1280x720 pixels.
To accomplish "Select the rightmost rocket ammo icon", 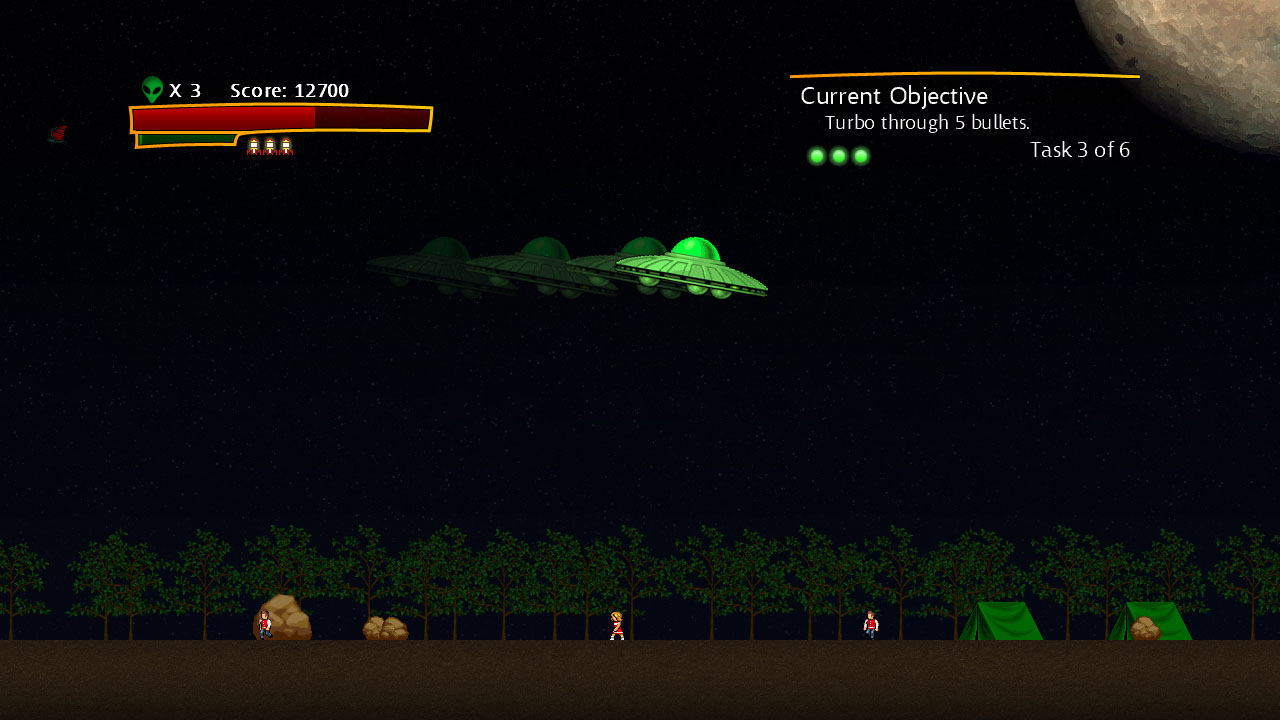I will [x=285, y=146].
